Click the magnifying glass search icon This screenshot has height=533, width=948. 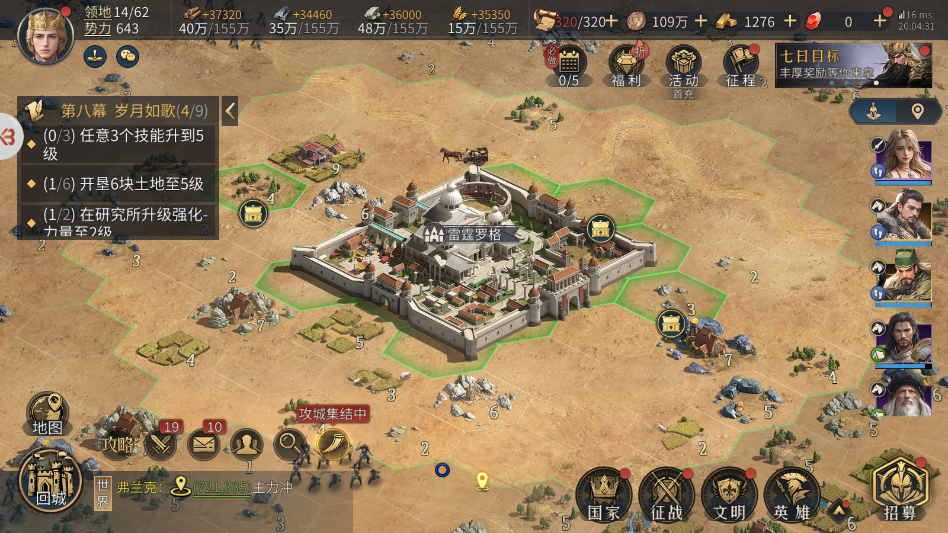tap(290, 443)
